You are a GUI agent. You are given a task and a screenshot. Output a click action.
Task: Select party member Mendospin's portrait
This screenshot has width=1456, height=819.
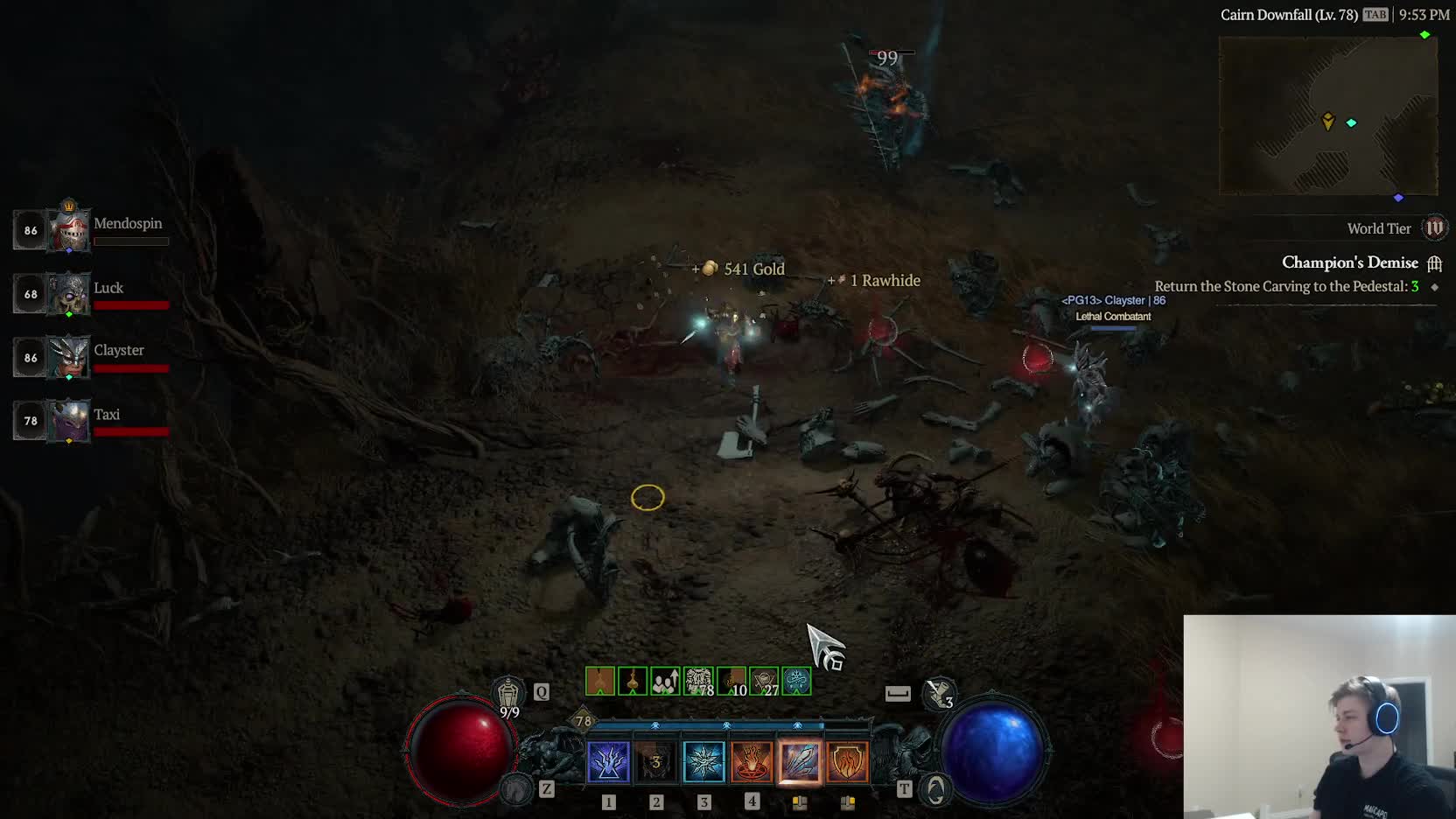68,231
